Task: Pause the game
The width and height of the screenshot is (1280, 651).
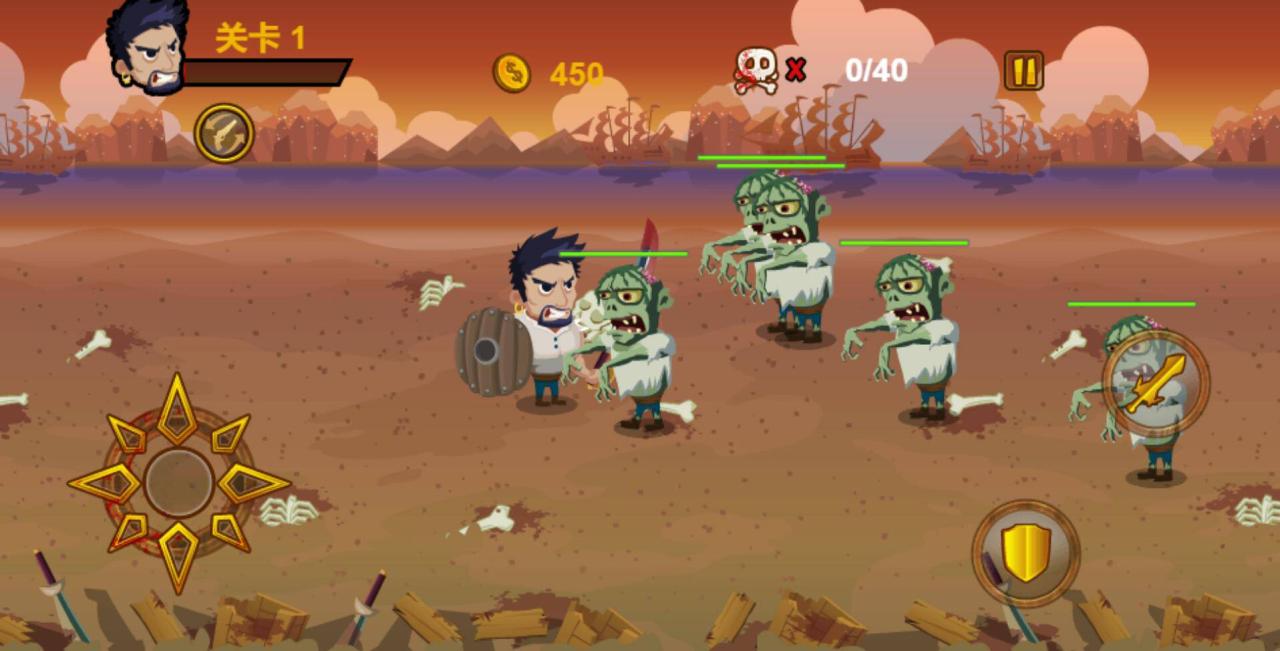Action: (1023, 71)
